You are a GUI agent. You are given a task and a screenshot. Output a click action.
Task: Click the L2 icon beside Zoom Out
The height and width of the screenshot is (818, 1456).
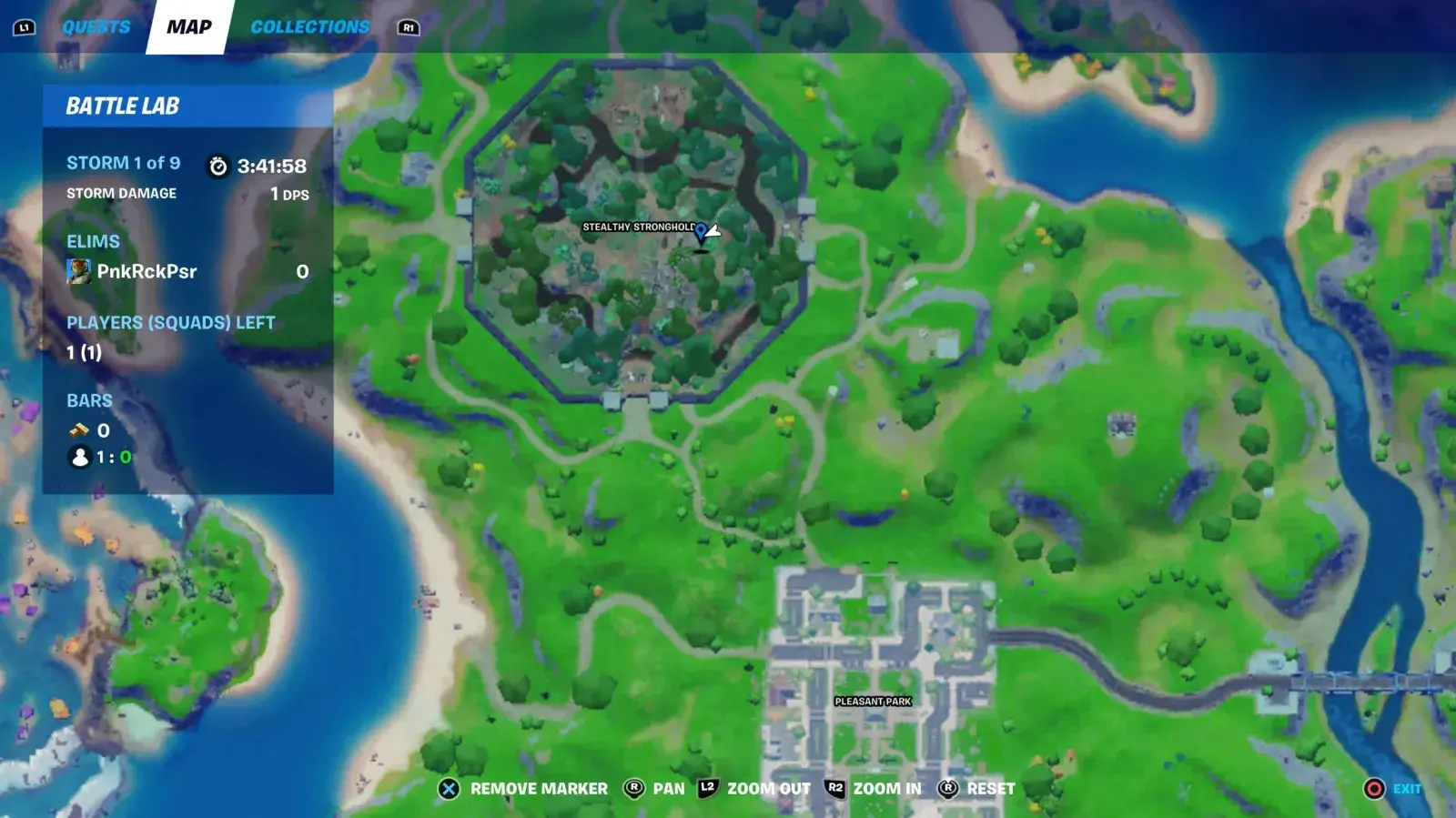tap(708, 788)
